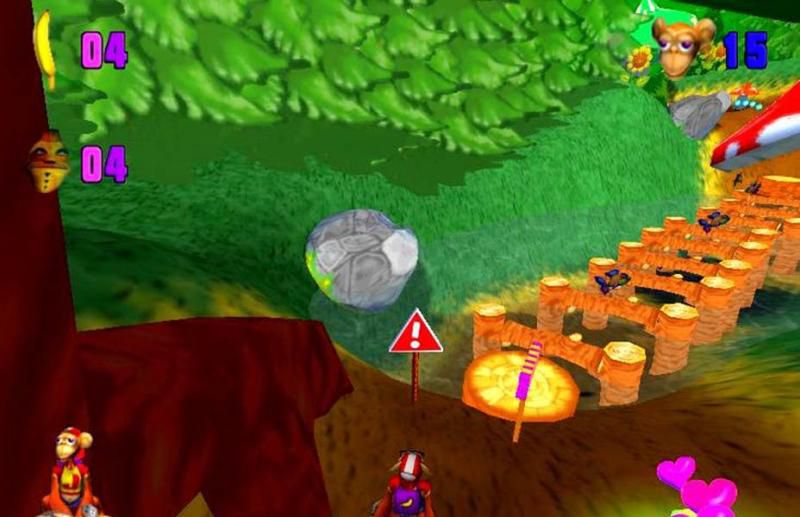Viewport: 800px width, 517px height.
Task: Click the banana counter icon
Action: point(45,48)
